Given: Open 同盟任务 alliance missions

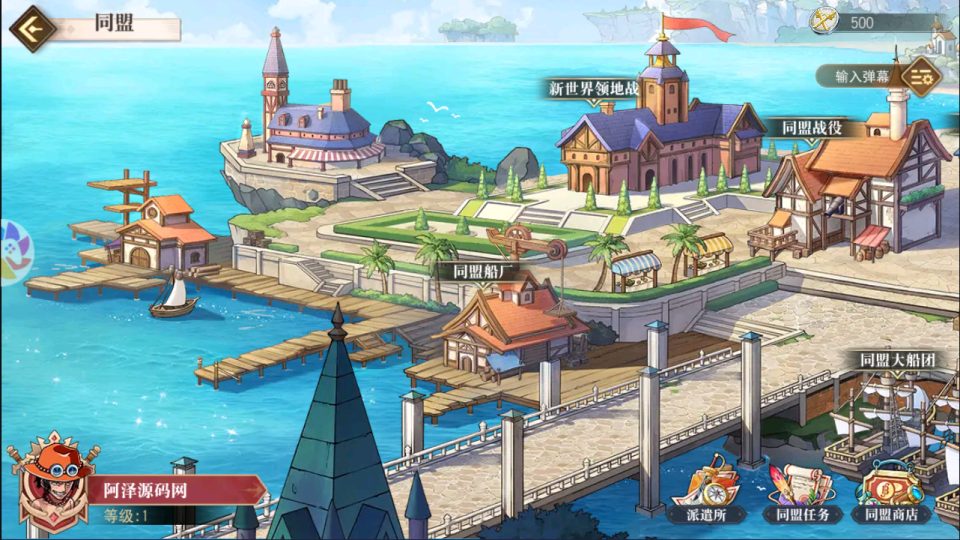Looking at the screenshot, I should (x=795, y=491).
